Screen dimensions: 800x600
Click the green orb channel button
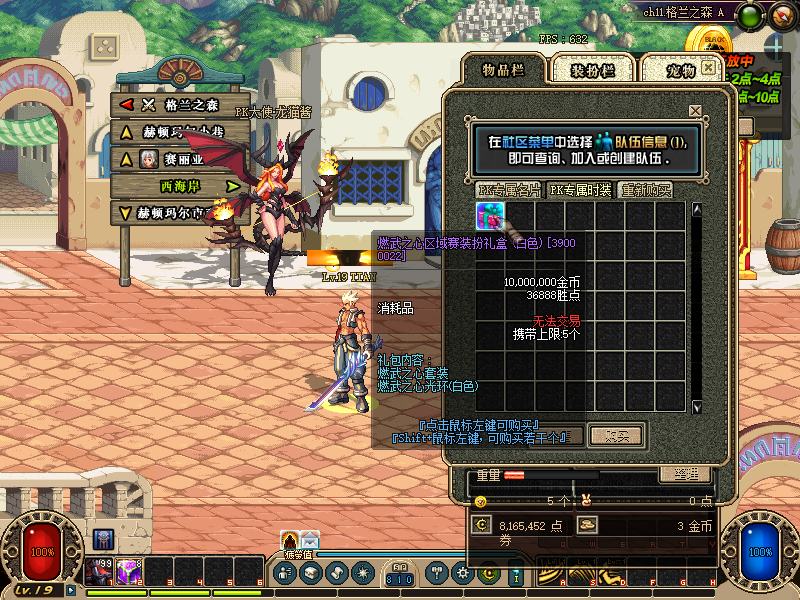tap(750, 15)
